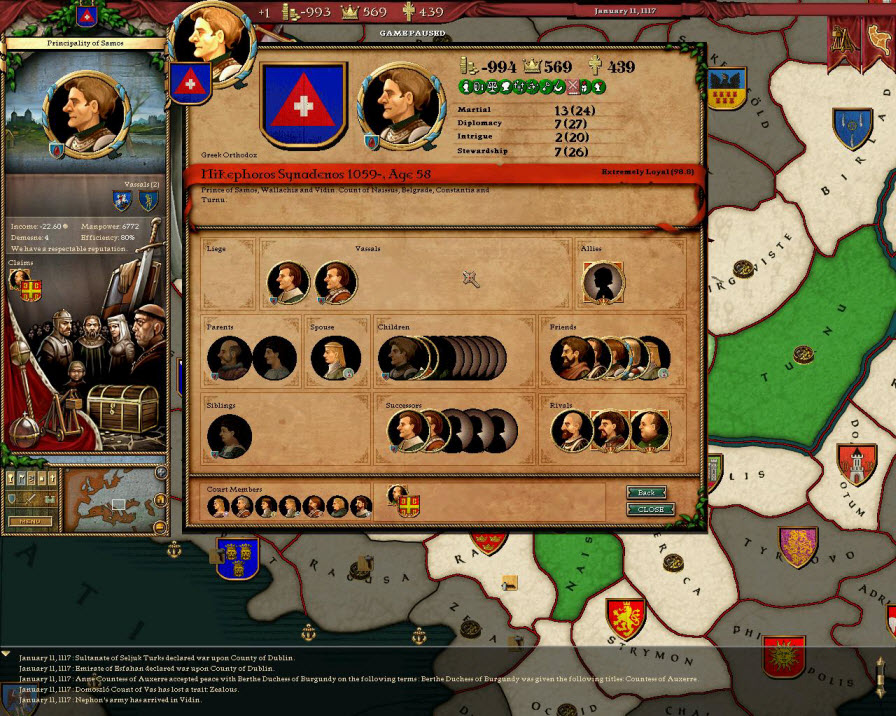Click the red cross claim shield in window
This screenshot has height=716, width=896.
(410, 508)
